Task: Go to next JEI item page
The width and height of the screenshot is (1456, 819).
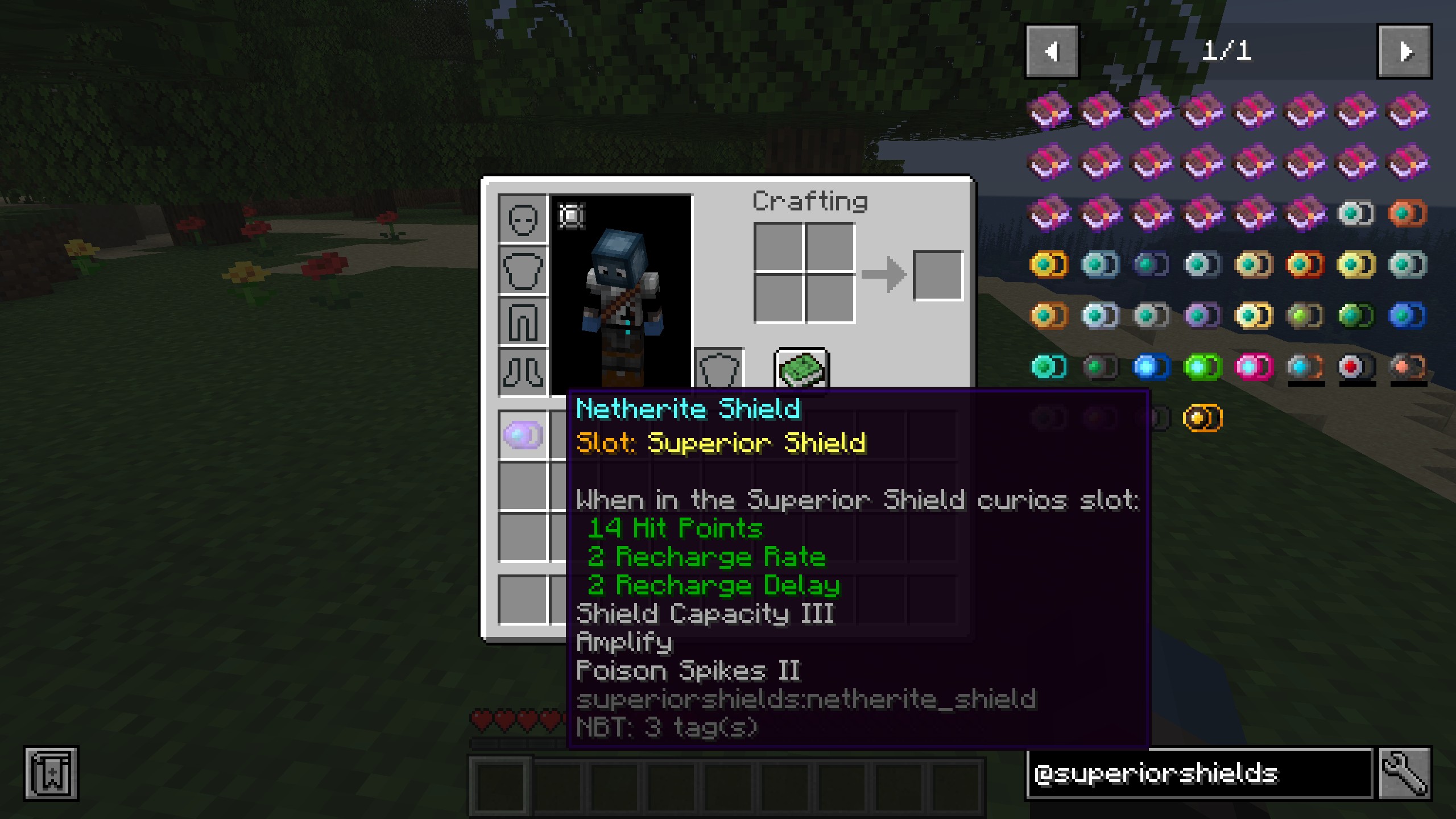Action: pyautogui.click(x=1404, y=51)
